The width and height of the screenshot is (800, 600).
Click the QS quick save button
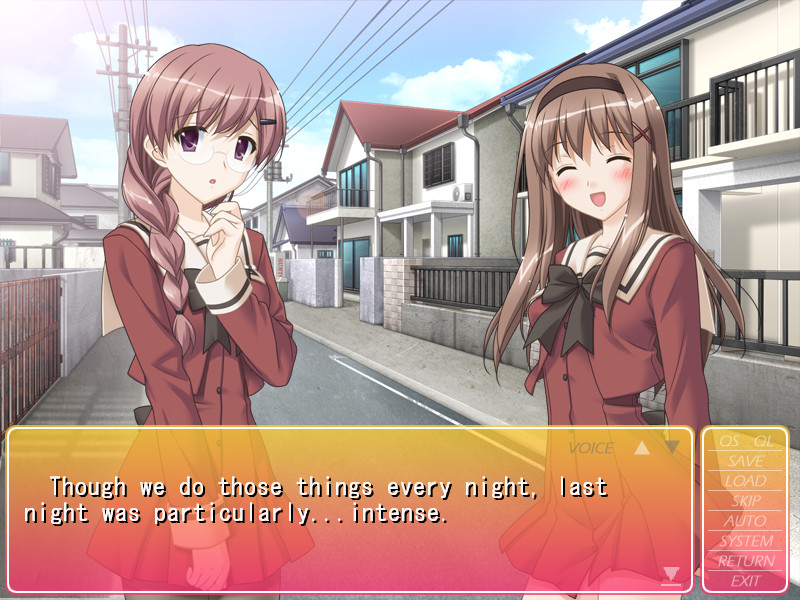[x=728, y=441]
